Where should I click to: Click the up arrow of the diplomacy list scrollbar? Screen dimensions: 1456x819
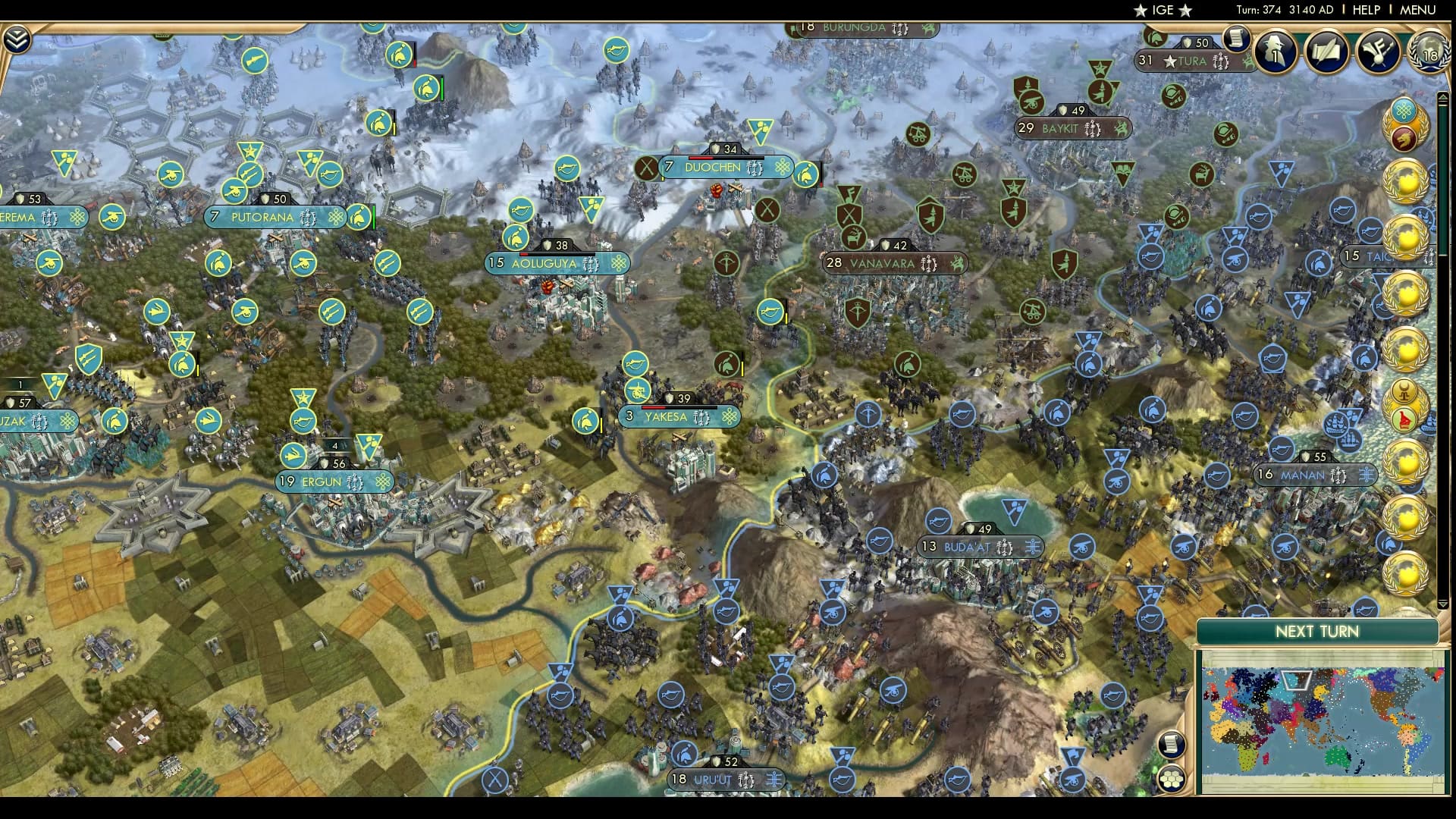pyautogui.click(x=1444, y=96)
